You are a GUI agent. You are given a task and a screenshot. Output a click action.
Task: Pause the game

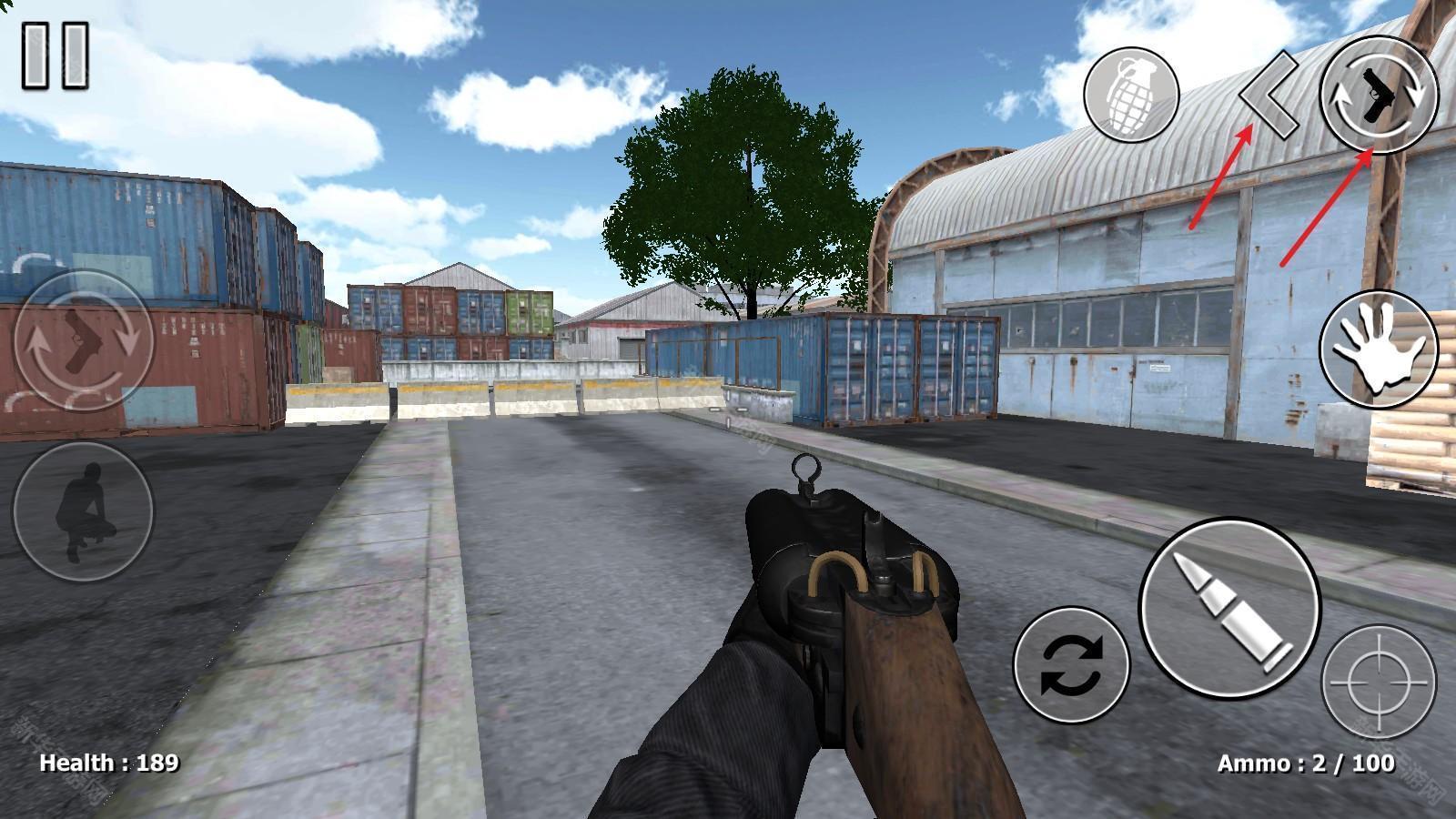pos(56,56)
